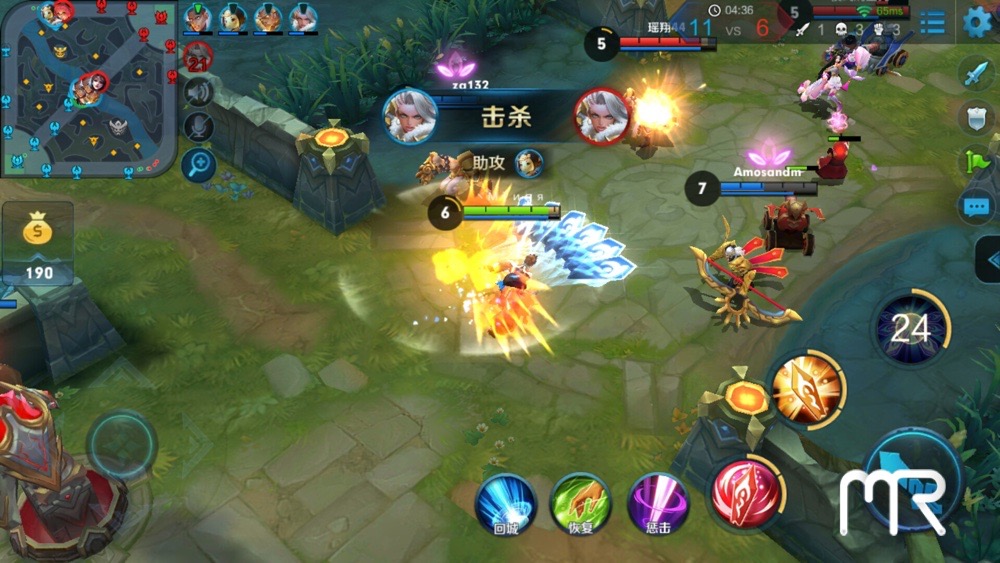Activate the 回城 recall spell

[506, 504]
